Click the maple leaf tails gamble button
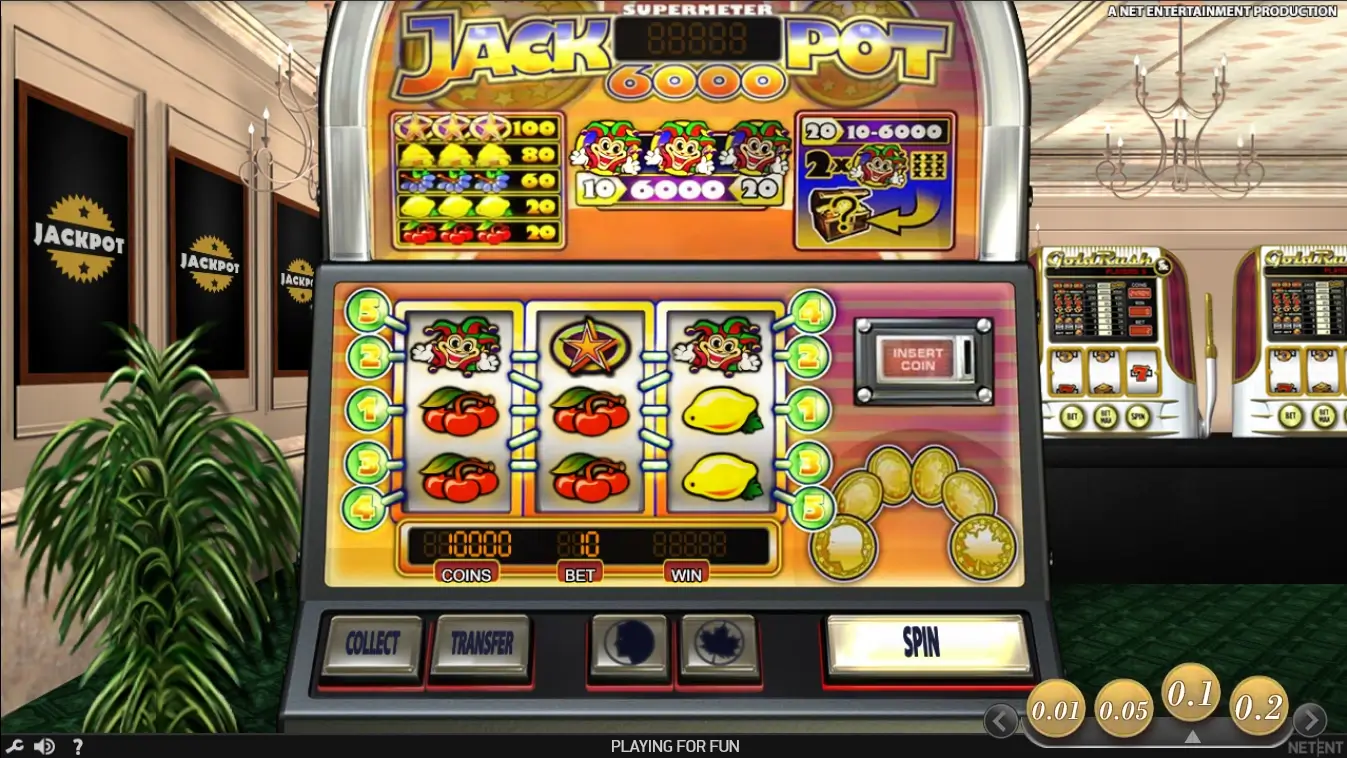The height and width of the screenshot is (758, 1347). pyautogui.click(x=718, y=644)
